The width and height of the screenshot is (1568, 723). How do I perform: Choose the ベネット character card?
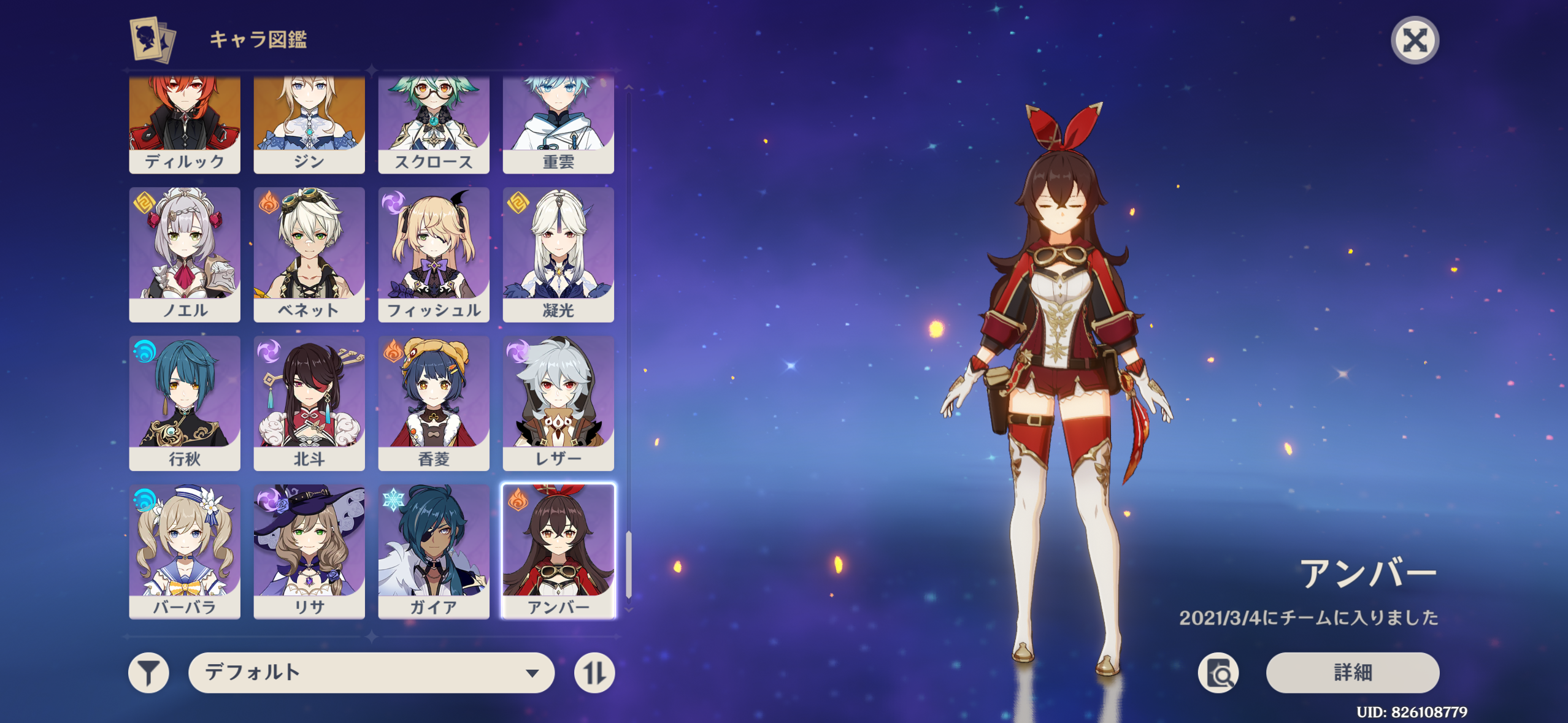pos(309,254)
